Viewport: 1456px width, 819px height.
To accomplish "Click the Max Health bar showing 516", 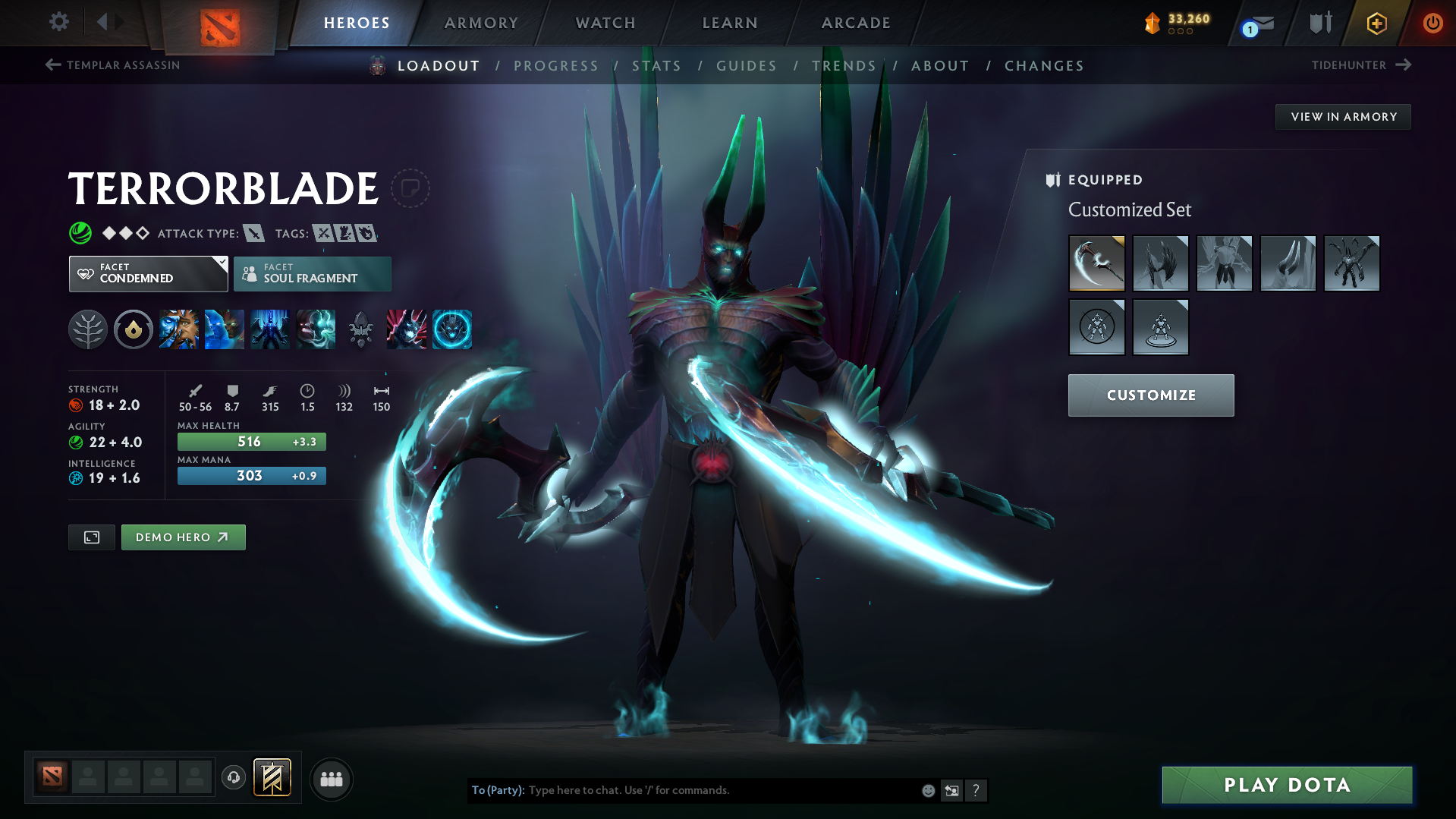I will click(251, 441).
